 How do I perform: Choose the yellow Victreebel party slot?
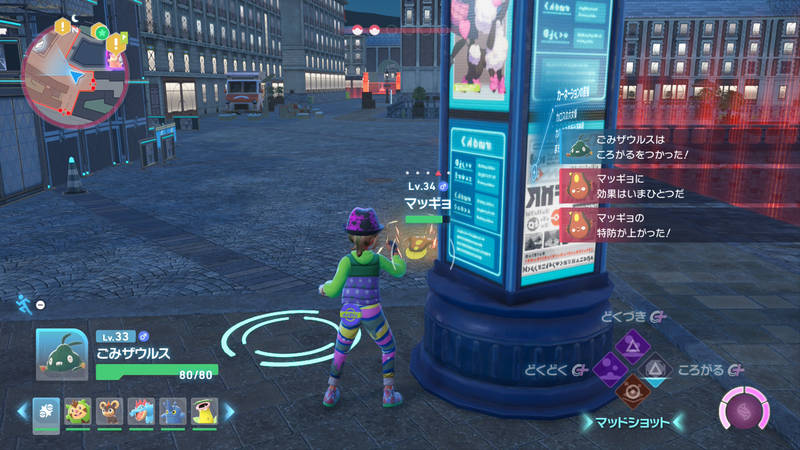[205, 411]
